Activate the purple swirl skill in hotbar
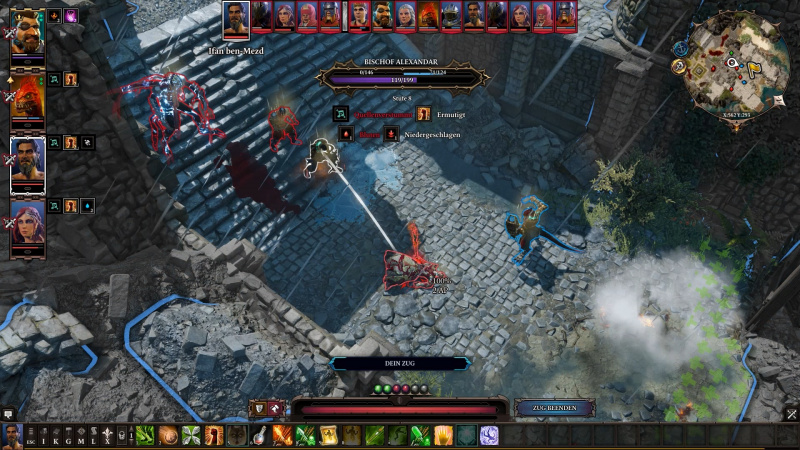This screenshot has height=450, width=800. point(489,436)
